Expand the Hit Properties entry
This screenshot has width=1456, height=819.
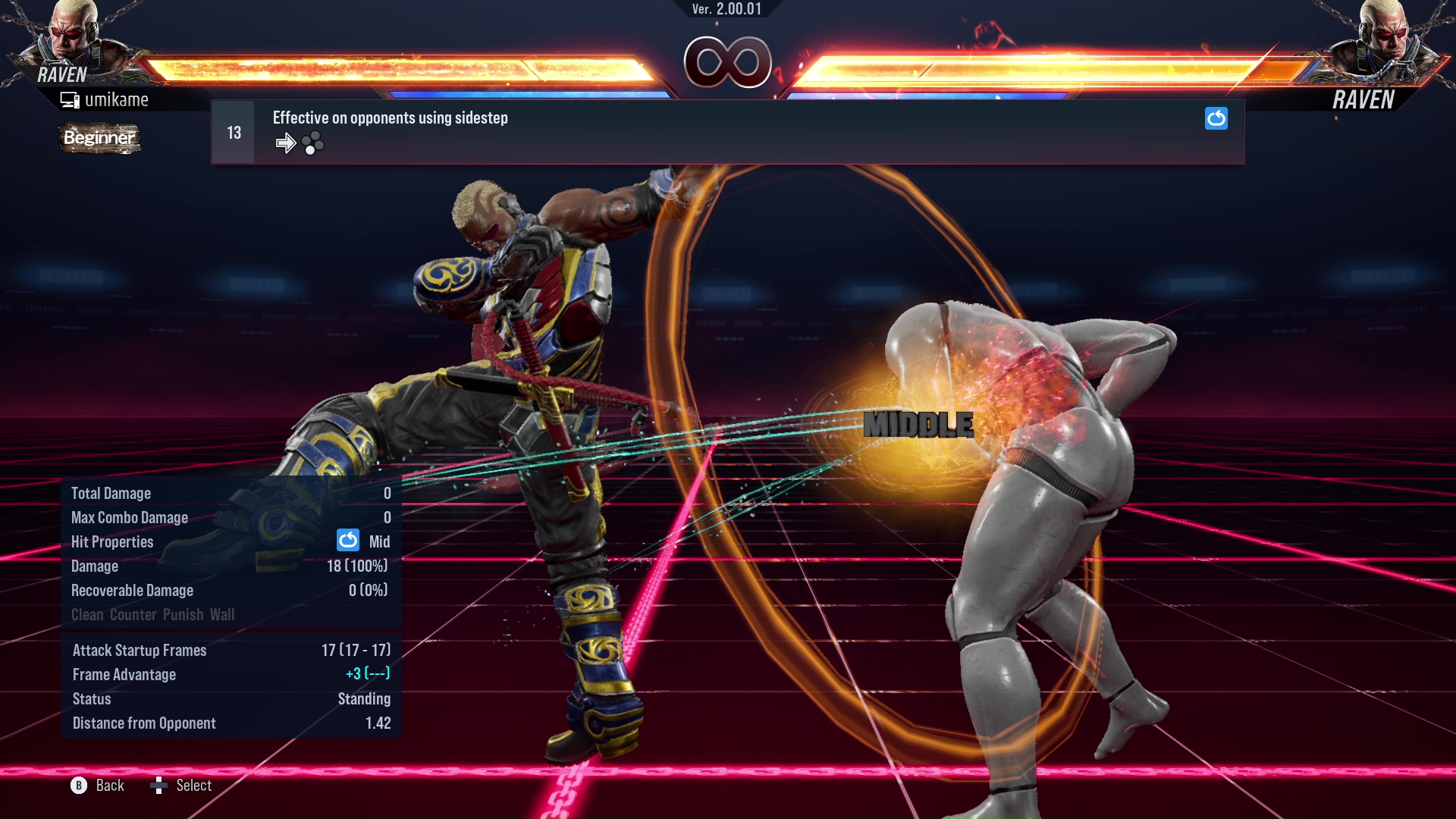(111, 541)
